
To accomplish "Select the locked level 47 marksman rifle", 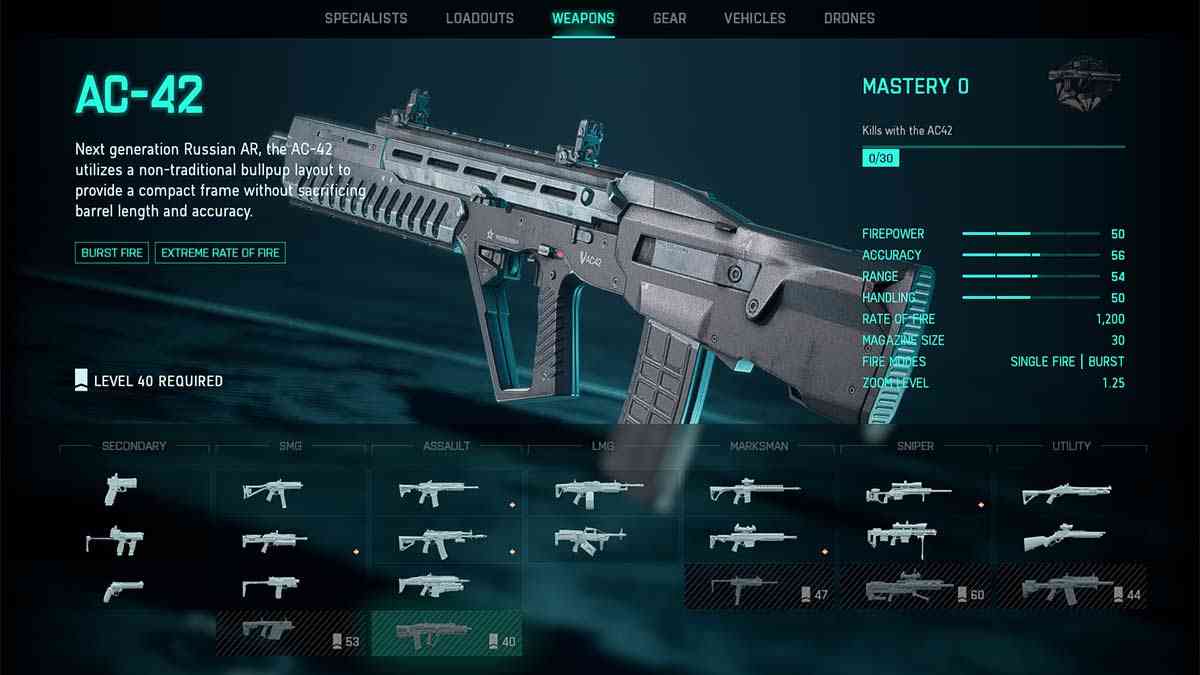I will (x=759, y=587).
